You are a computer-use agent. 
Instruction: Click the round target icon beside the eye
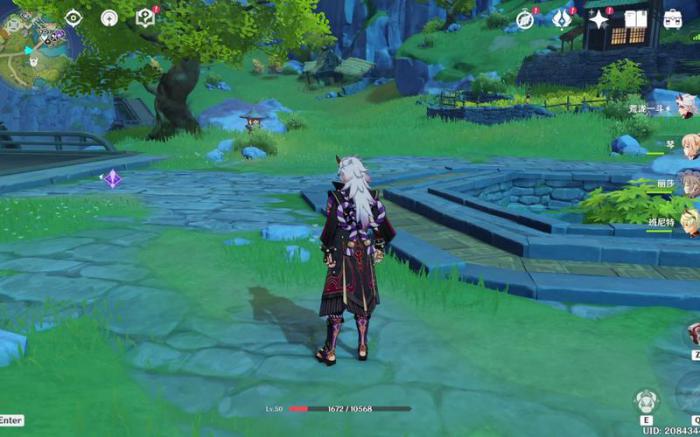click(109, 17)
